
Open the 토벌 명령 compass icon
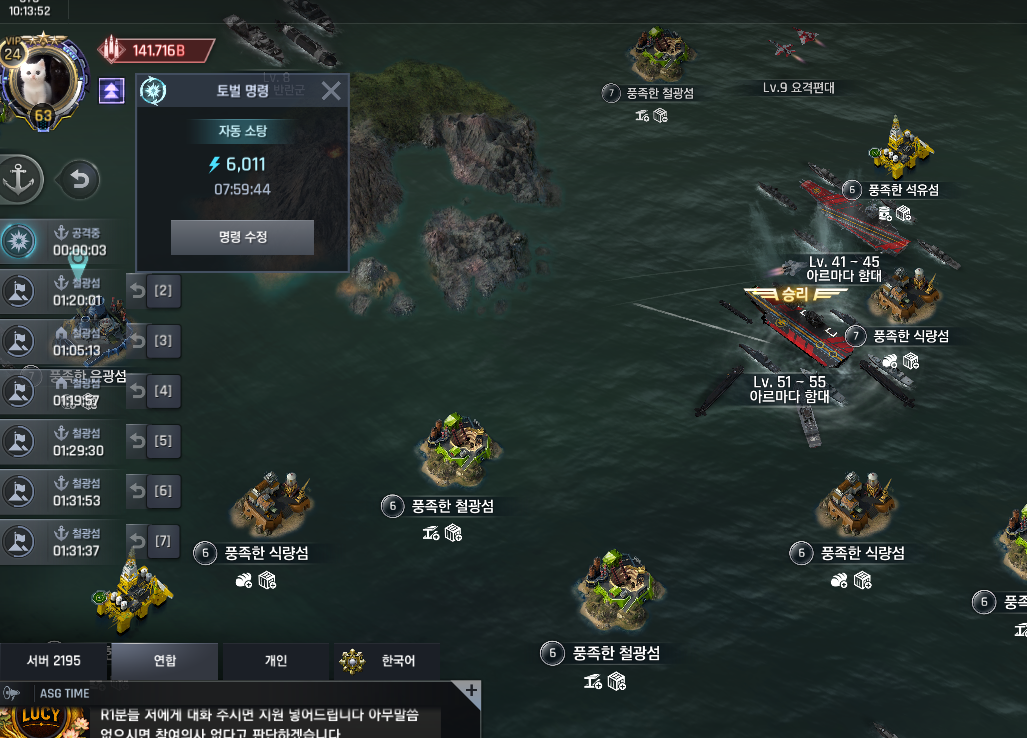pos(154,91)
